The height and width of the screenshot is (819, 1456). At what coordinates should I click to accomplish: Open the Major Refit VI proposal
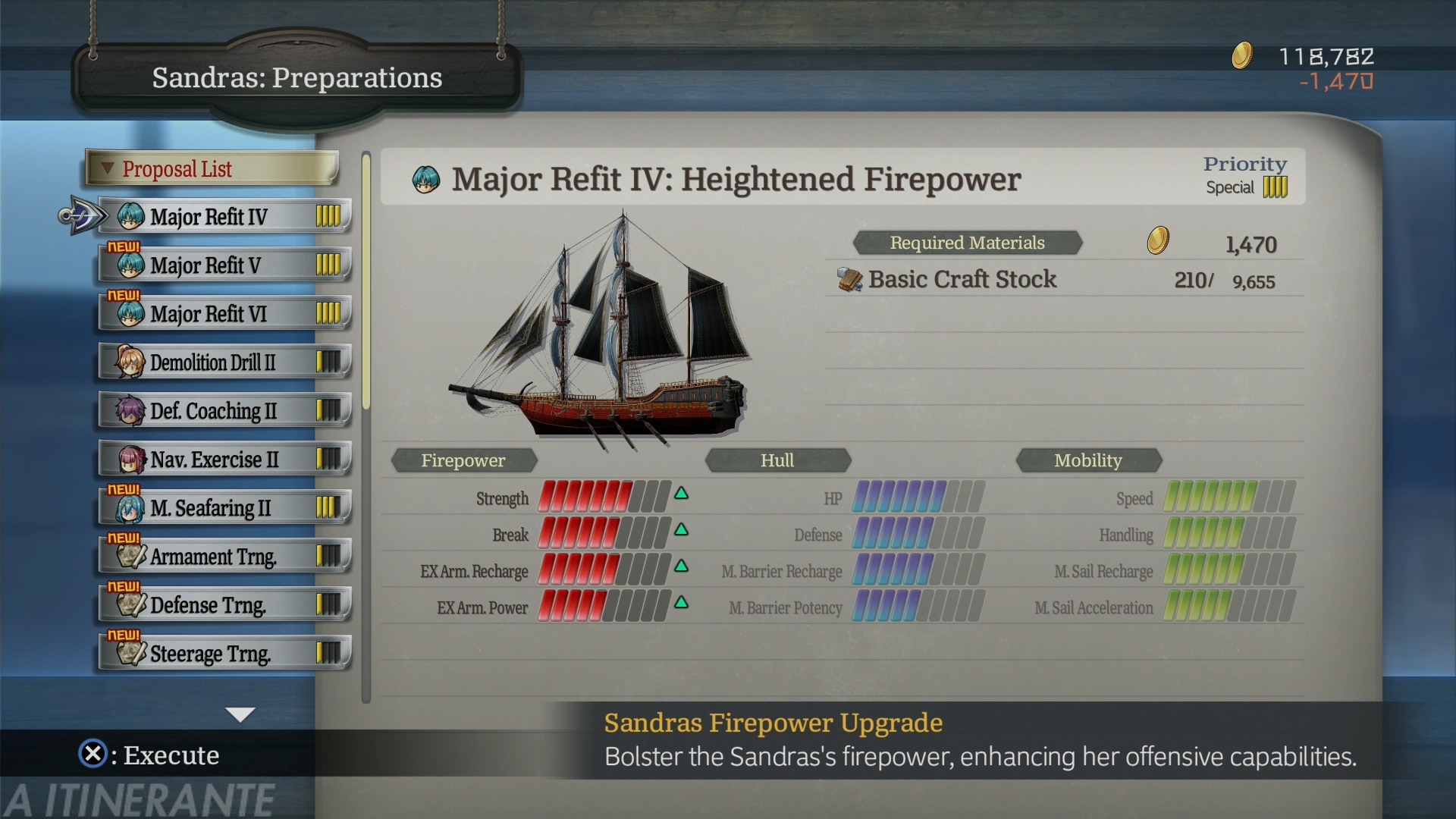(224, 314)
